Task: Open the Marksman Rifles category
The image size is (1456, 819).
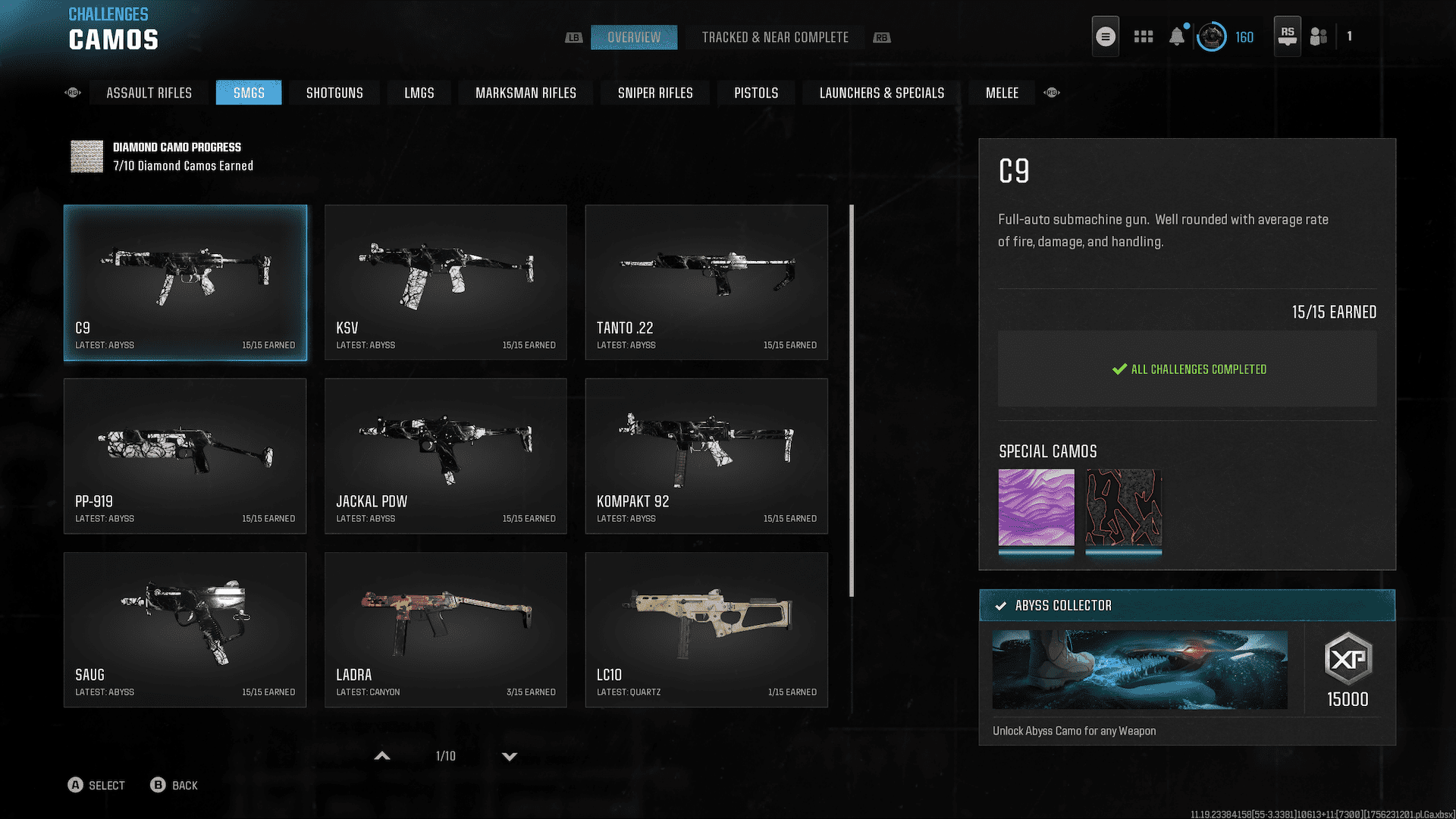Action: coord(526,93)
